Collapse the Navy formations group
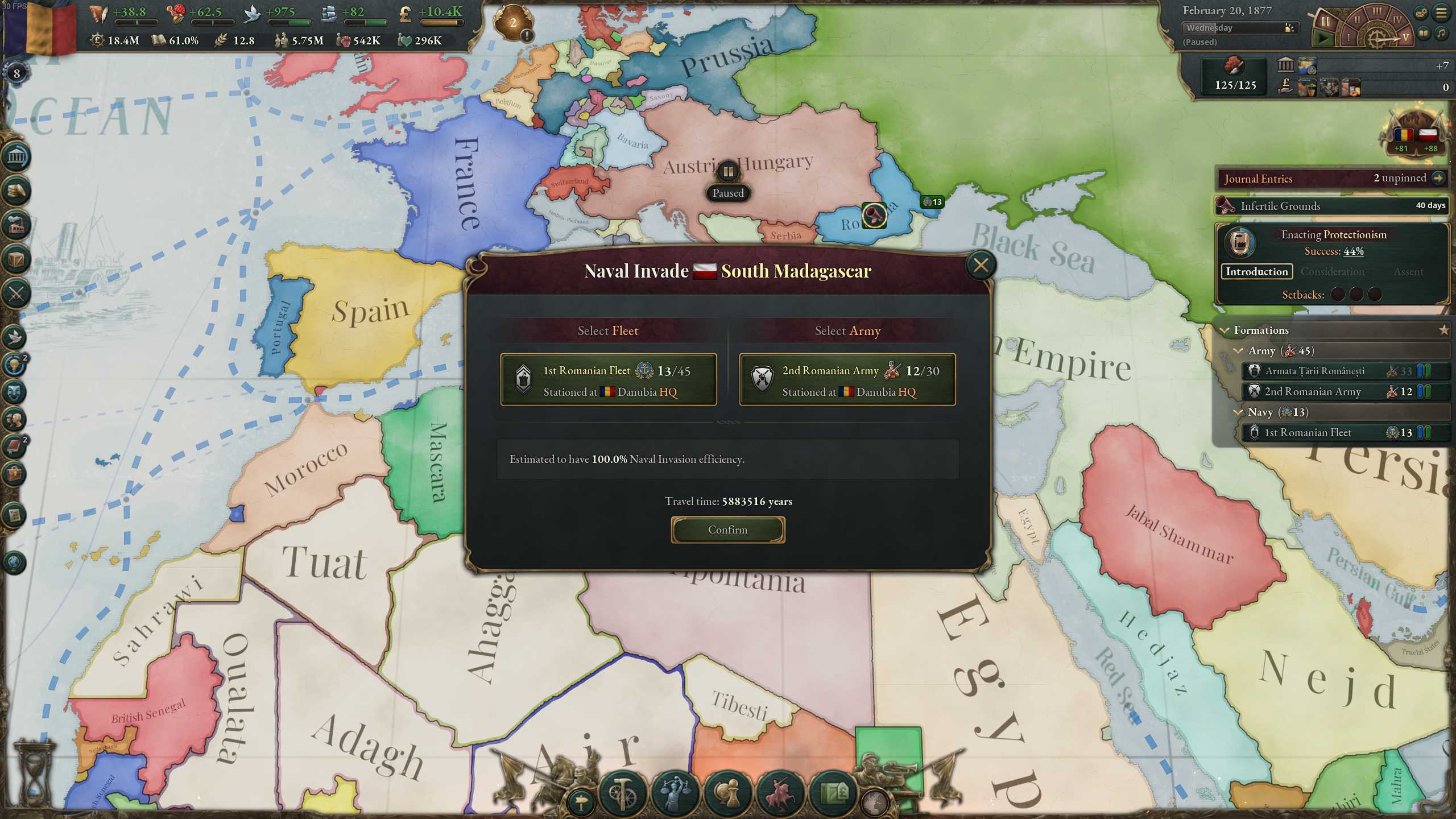Viewport: 1456px width, 819px height. coord(1238,412)
